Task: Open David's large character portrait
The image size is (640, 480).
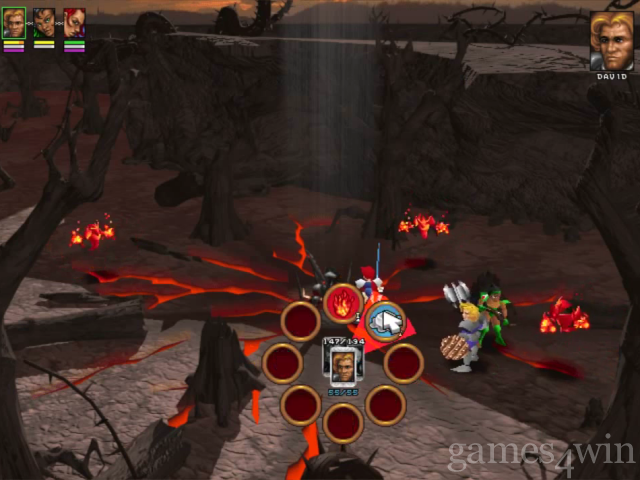Action: pos(611,41)
